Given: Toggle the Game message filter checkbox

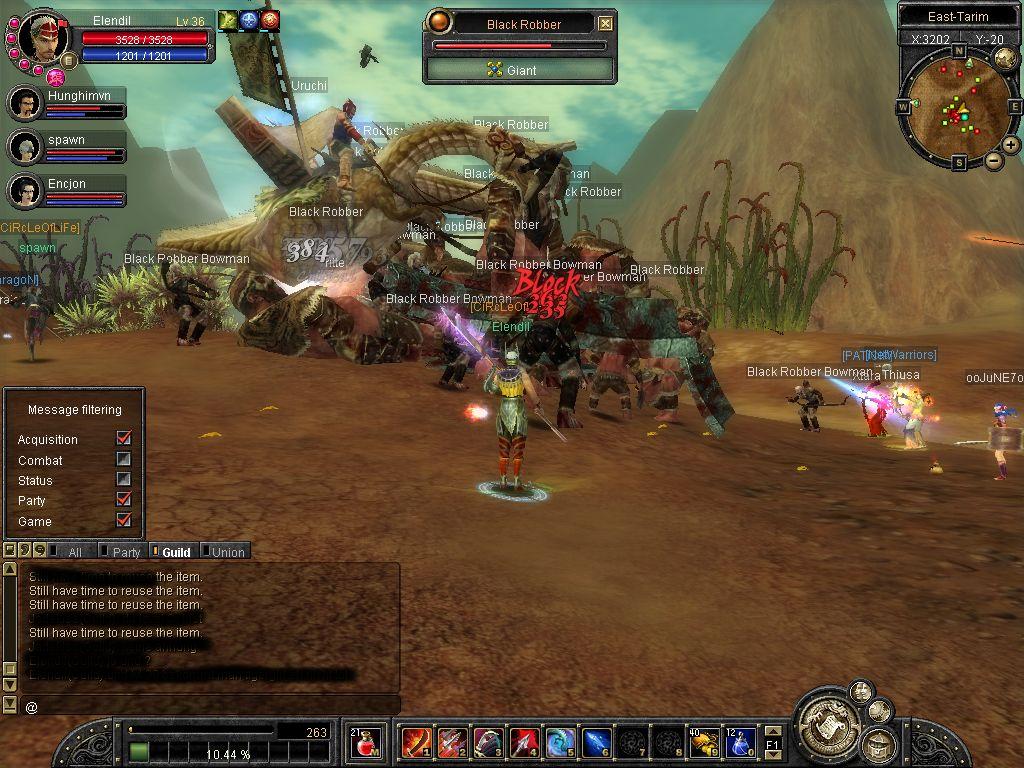Looking at the screenshot, I should [x=124, y=521].
